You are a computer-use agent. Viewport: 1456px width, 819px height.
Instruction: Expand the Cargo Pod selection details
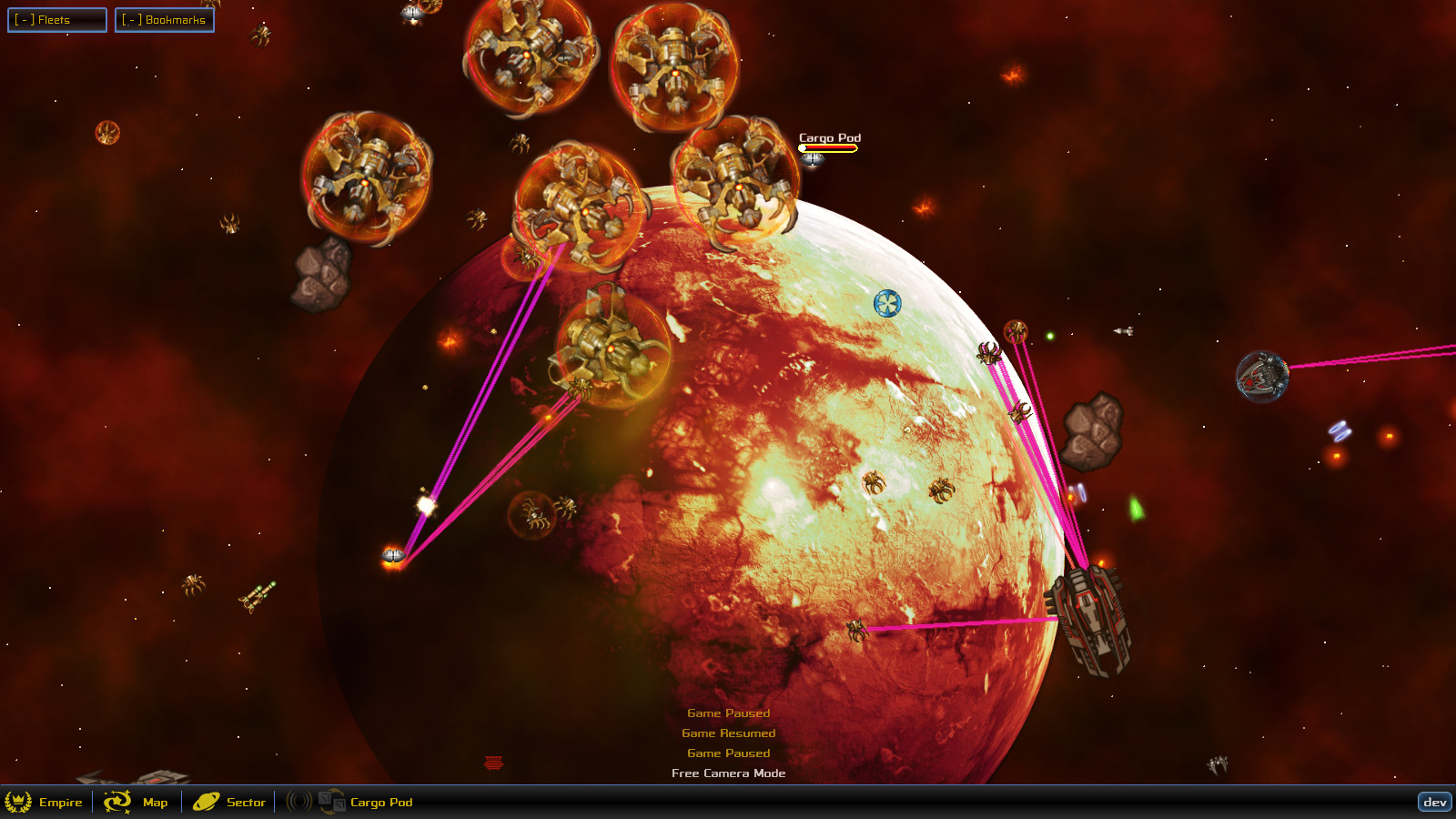[379, 803]
